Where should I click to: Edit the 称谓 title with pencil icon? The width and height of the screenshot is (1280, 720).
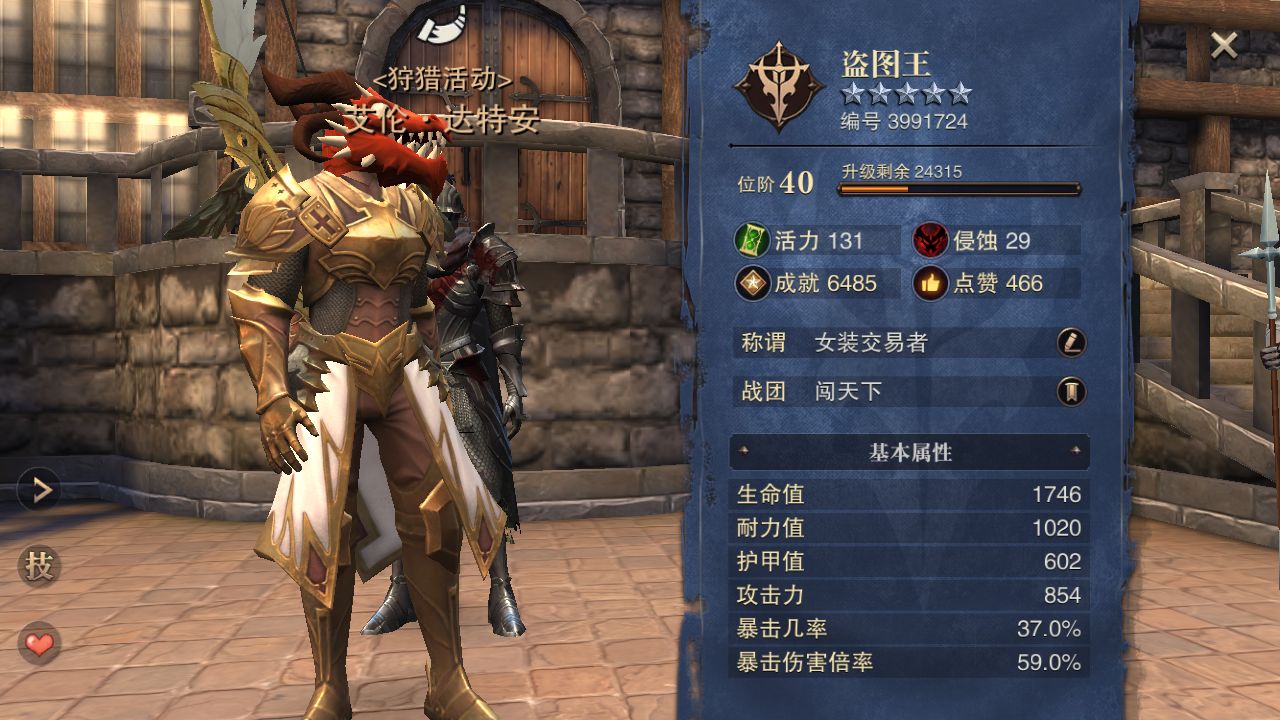pos(1071,343)
